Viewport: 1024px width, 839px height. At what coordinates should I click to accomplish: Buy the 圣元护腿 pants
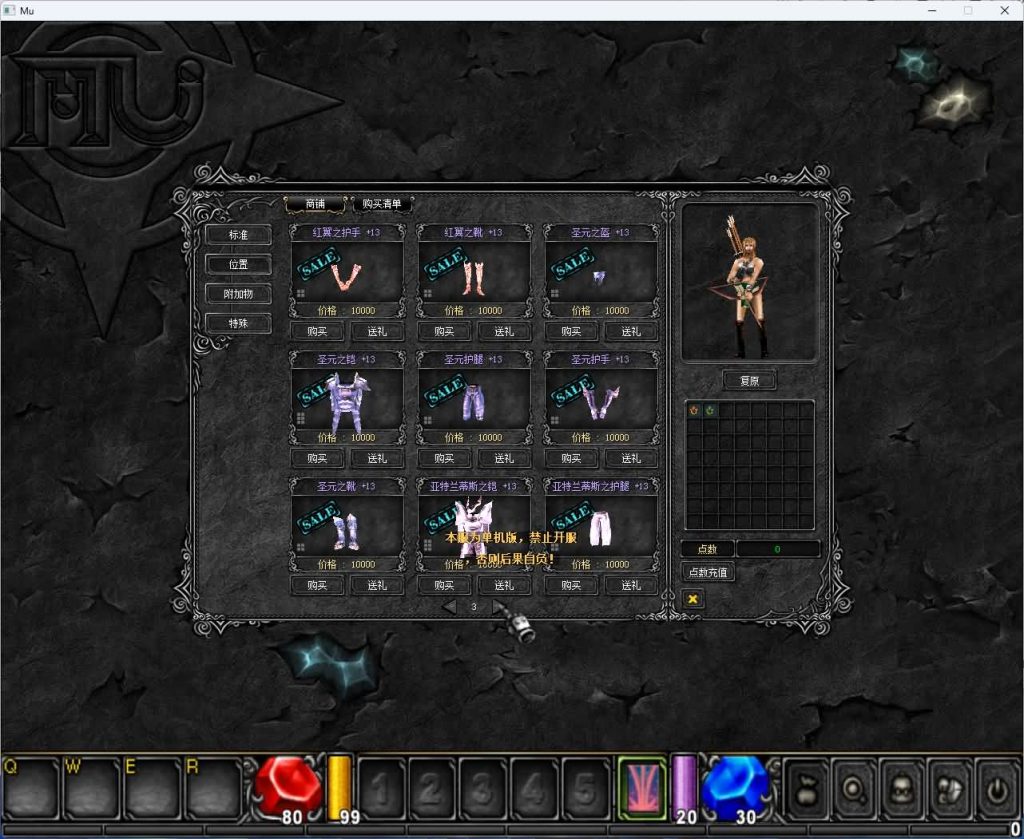[x=444, y=459]
